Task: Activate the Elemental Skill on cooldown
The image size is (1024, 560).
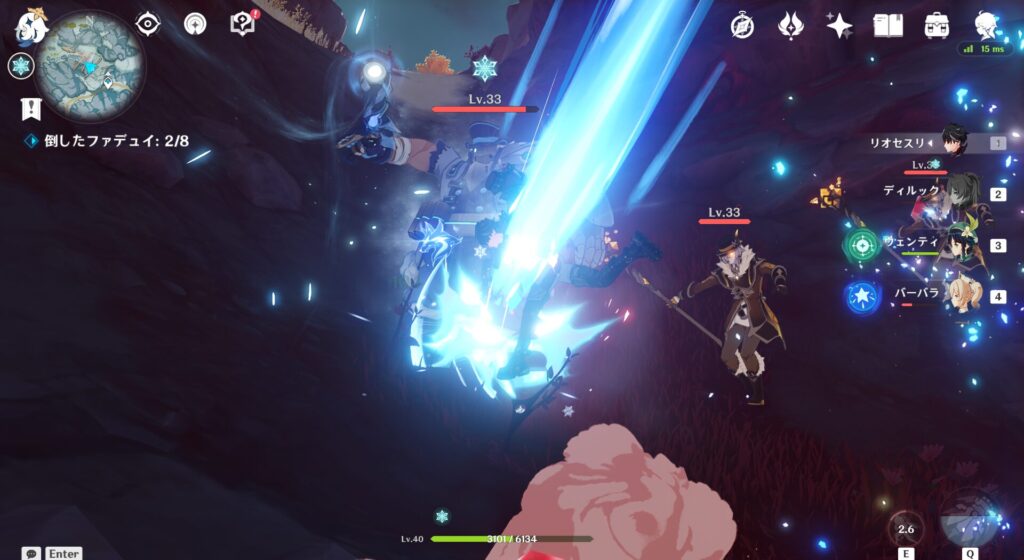Action: 906,529
